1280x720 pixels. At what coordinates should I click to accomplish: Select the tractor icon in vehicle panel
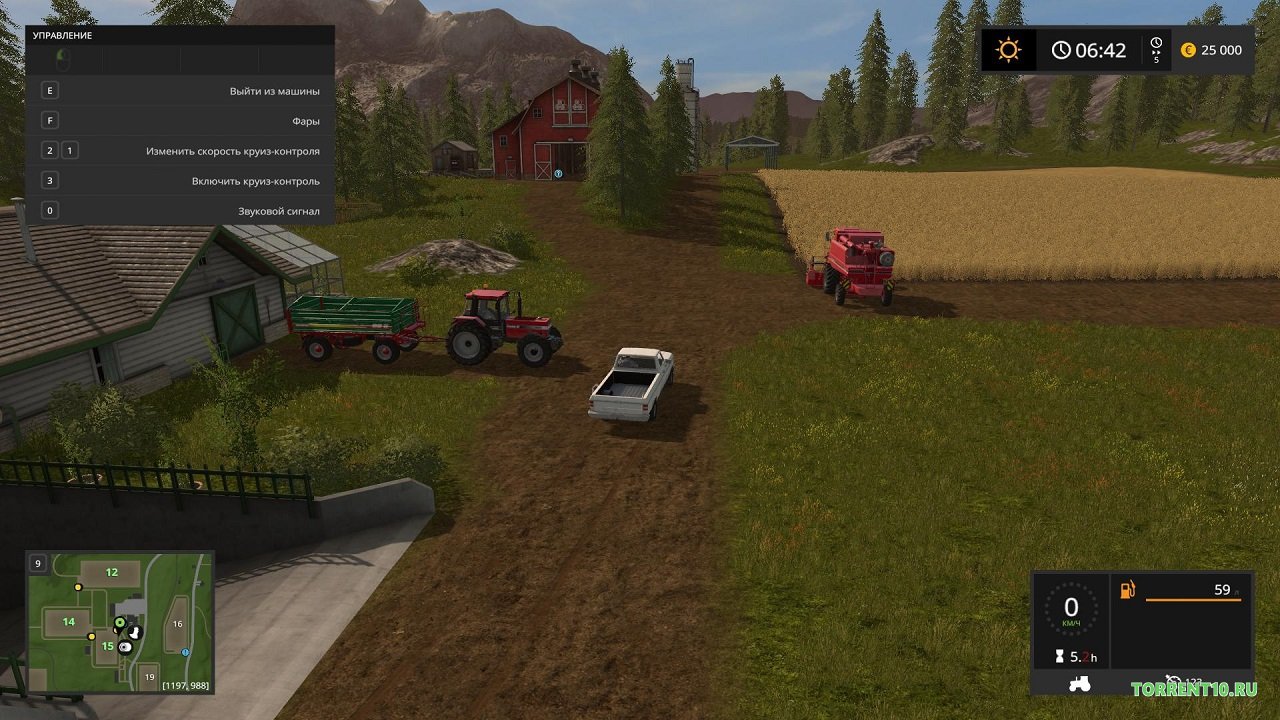1080,684
